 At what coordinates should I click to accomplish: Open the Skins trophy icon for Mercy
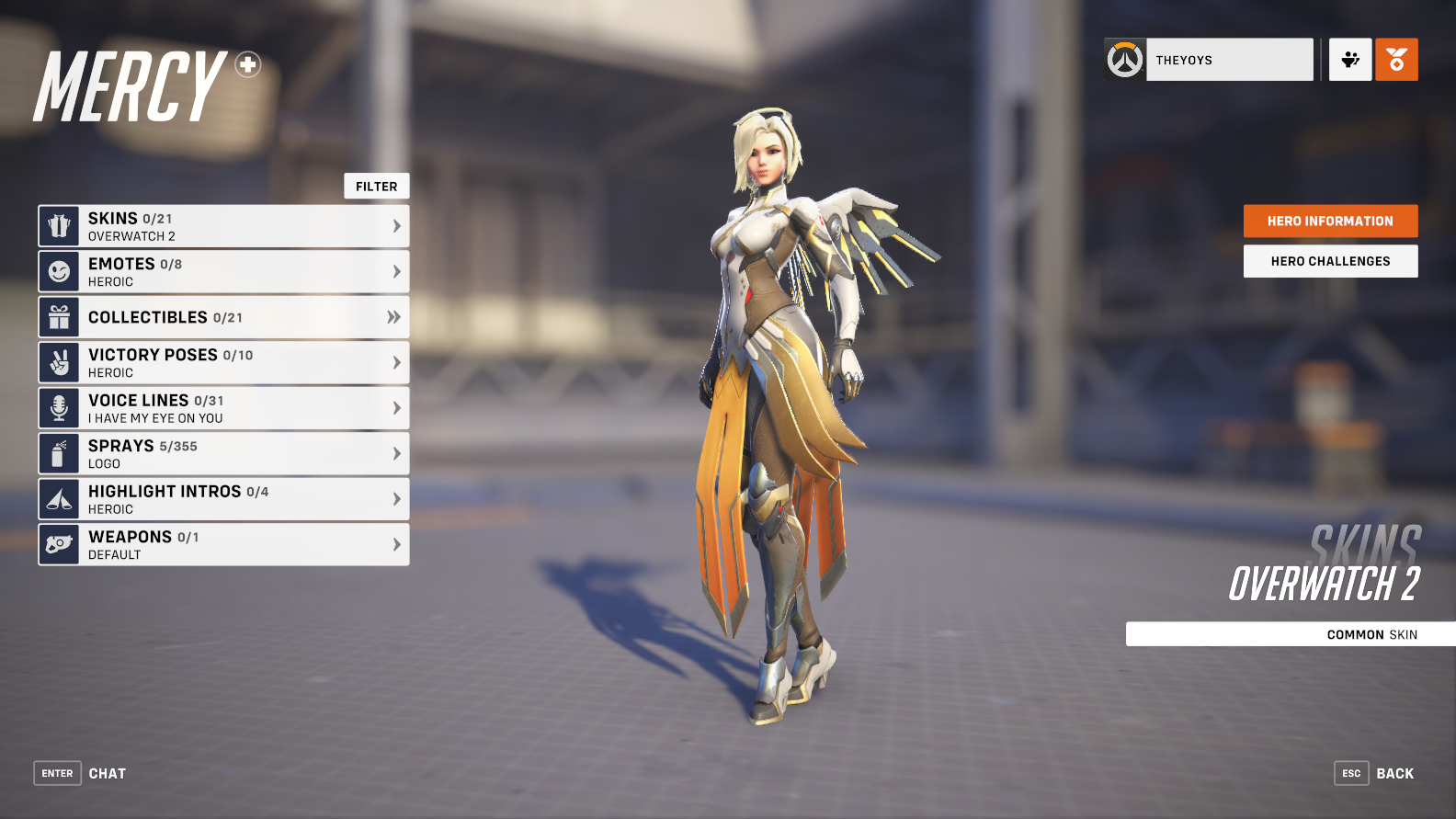point(59,225)
